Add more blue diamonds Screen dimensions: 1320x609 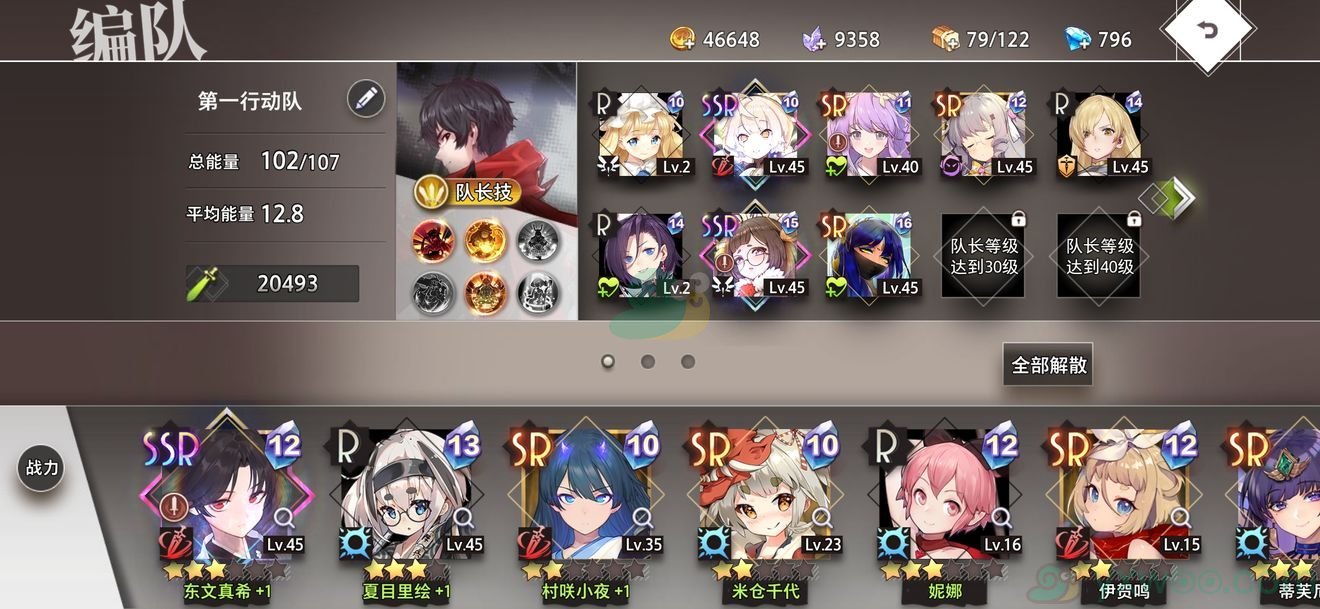[1077, 39]
